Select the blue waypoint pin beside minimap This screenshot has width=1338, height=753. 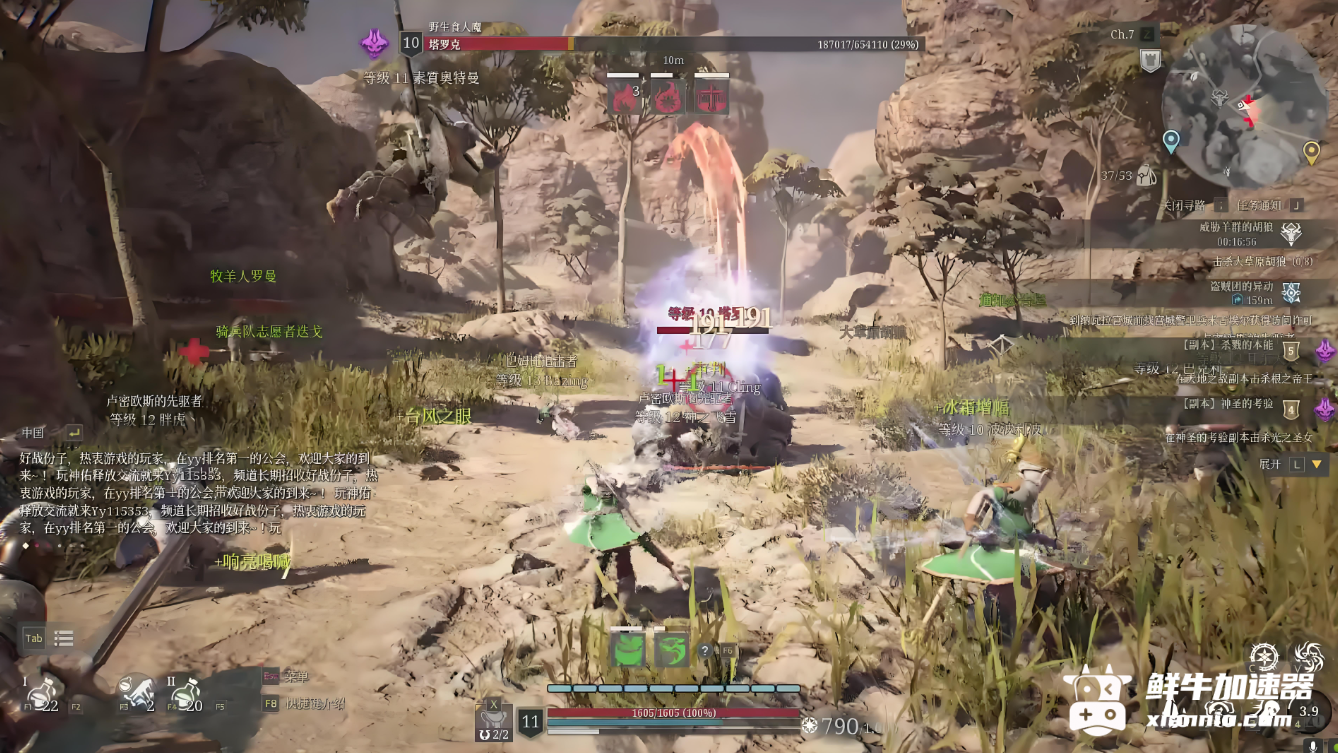pos(1171,141)
